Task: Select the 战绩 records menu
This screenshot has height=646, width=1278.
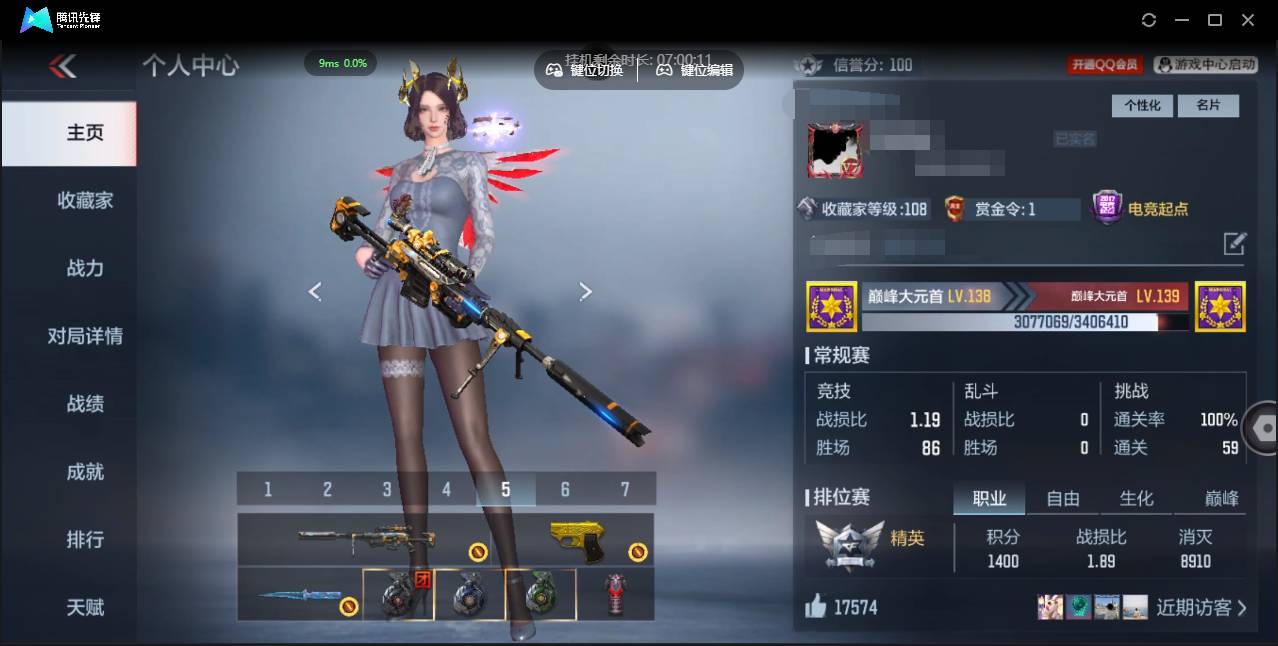Action: pyautogui.click(x=85, y=404)
